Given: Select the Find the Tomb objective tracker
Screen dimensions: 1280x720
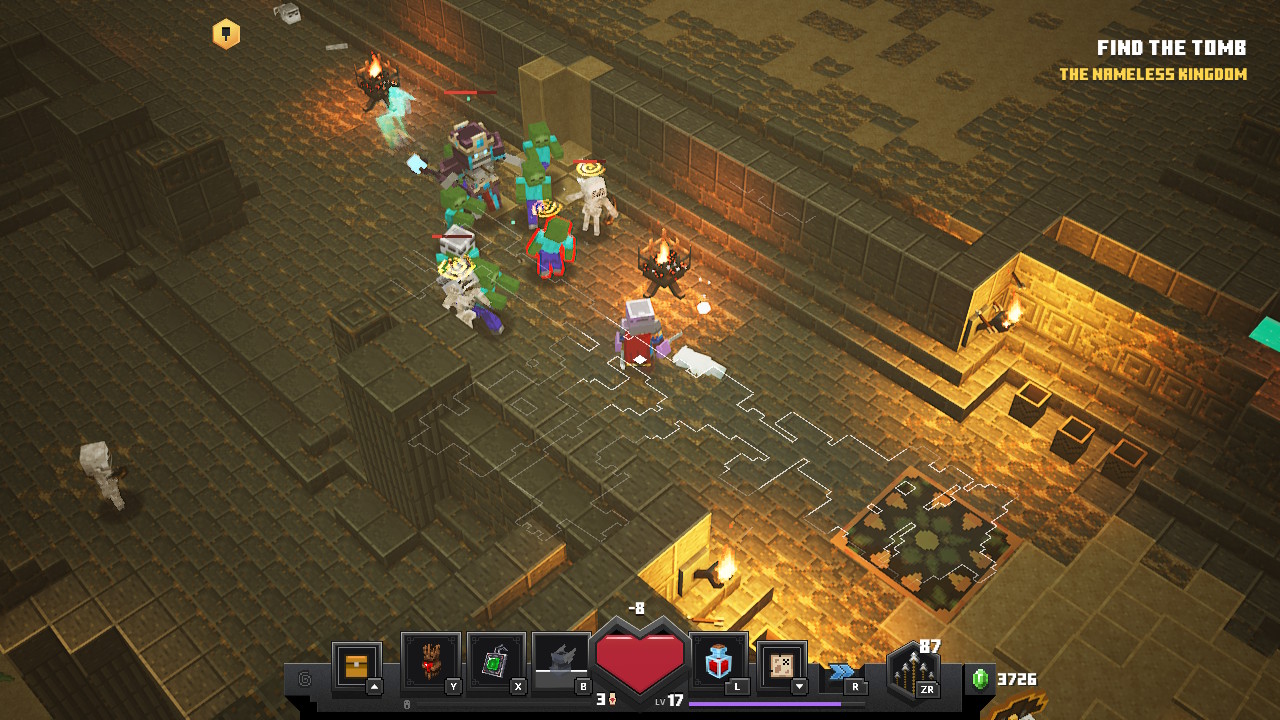Looking at the screenshot, I should (x=1171, y=48).
